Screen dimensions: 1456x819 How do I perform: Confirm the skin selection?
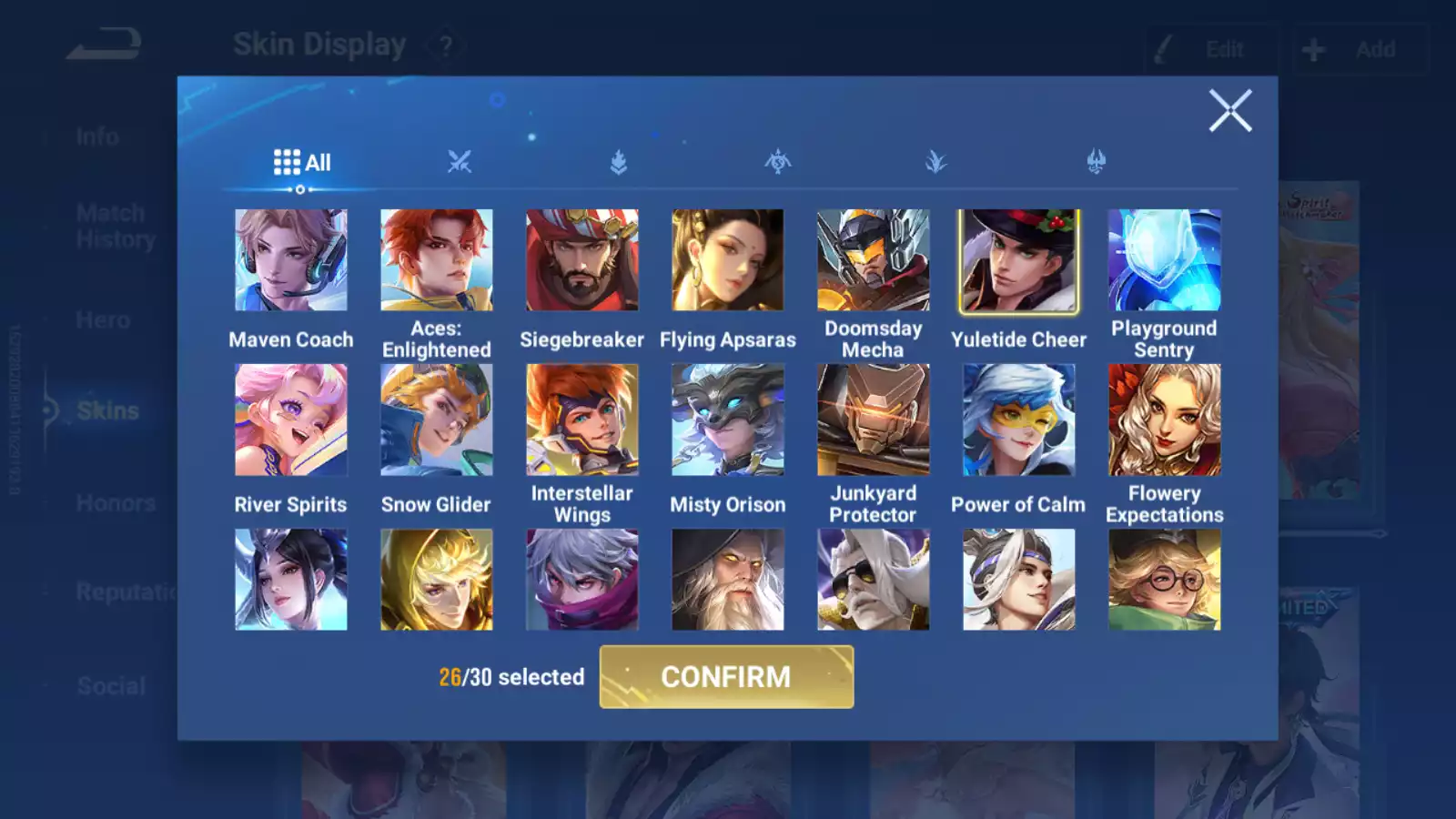(x=726, y=677)
